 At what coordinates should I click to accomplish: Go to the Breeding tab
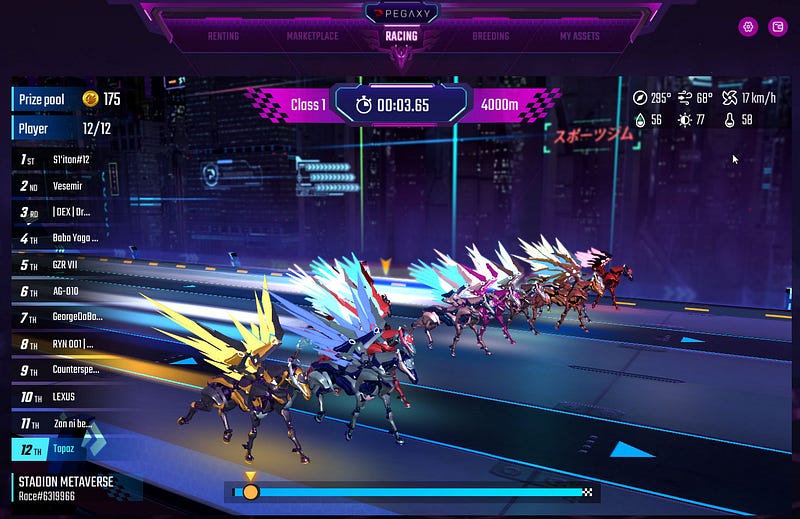point(490,36)
